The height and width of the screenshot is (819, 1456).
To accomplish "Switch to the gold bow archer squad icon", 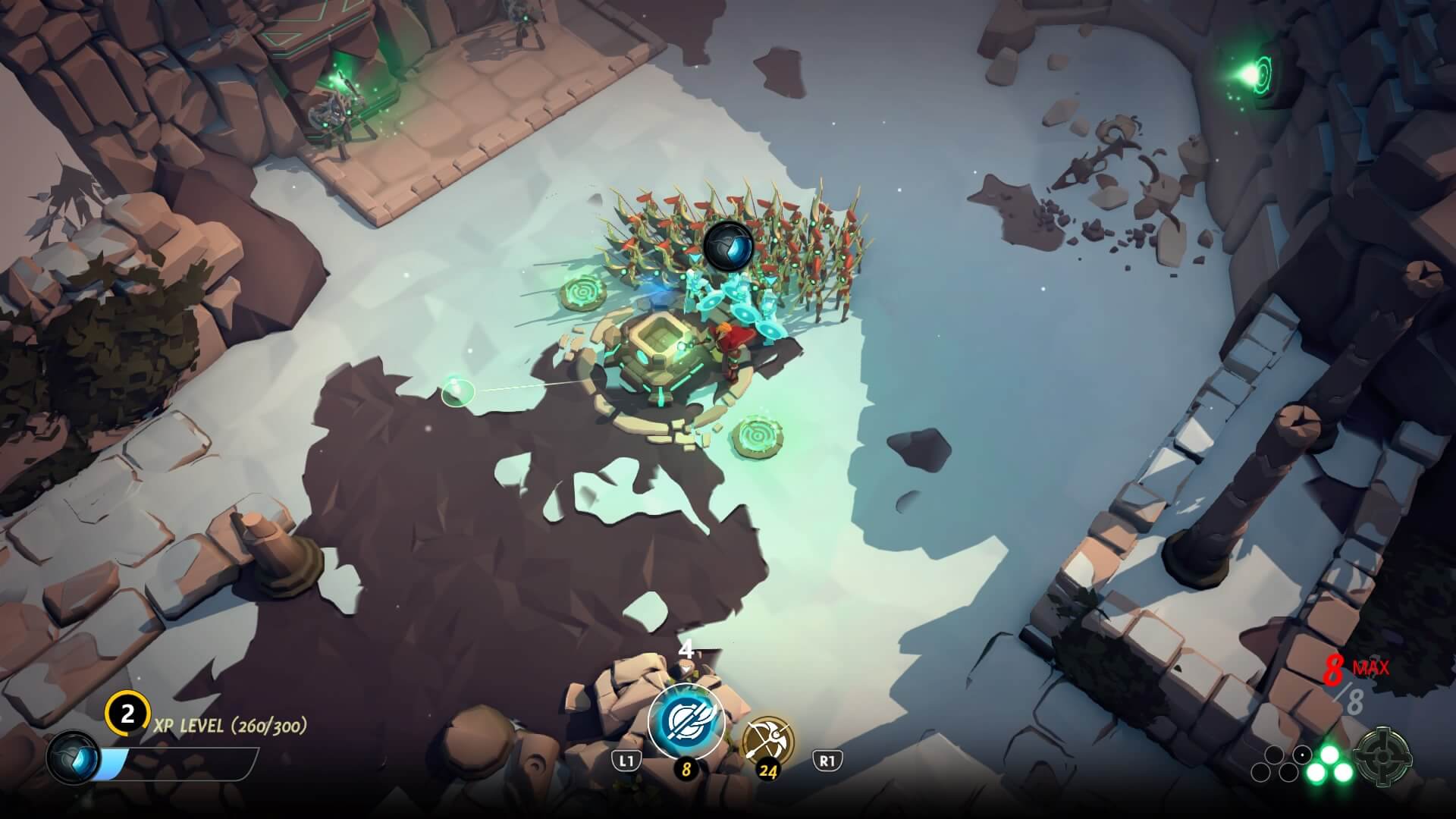I will click(768, 739).
